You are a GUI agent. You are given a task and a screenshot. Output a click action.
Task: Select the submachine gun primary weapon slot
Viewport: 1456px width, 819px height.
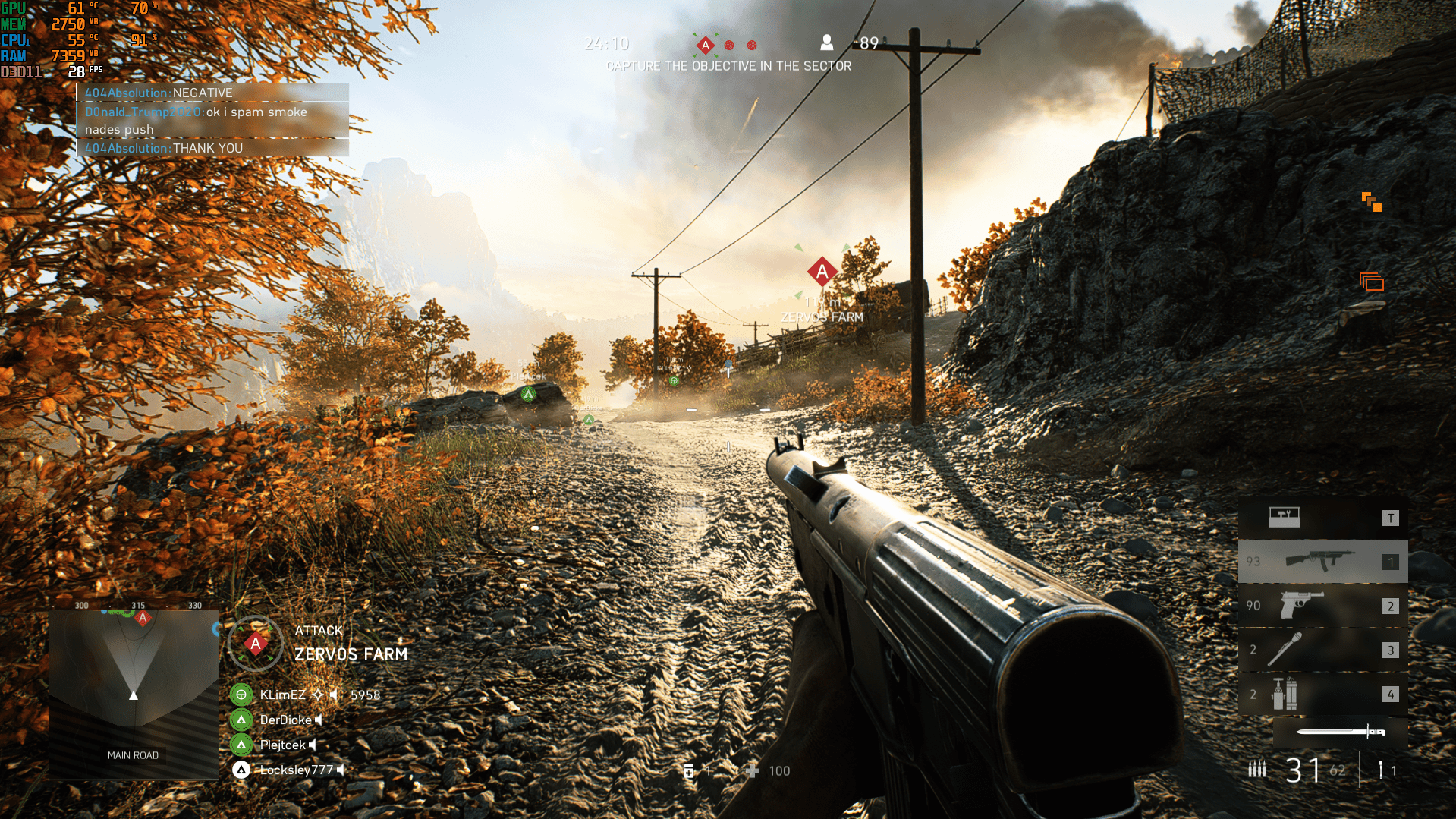(1322, 562)
